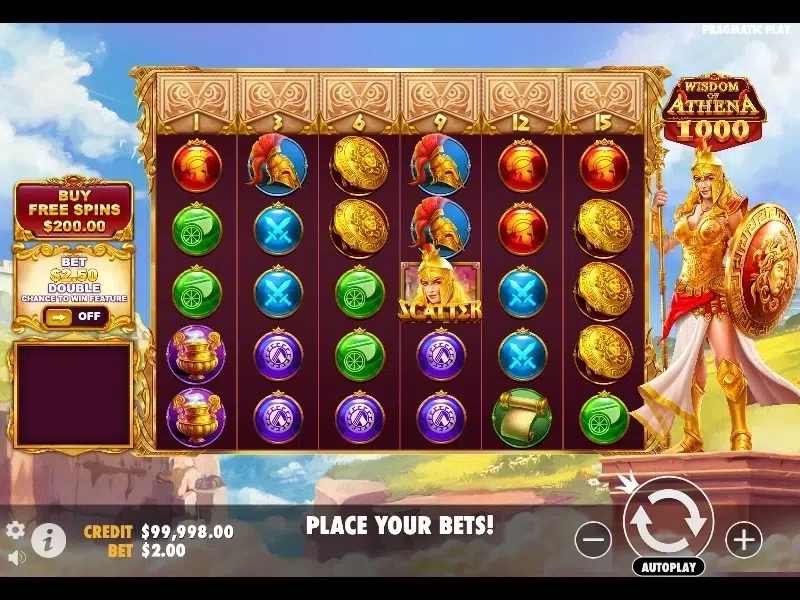
Task: Increase the bet with the plus button
Action: click(x=743, y=540)
